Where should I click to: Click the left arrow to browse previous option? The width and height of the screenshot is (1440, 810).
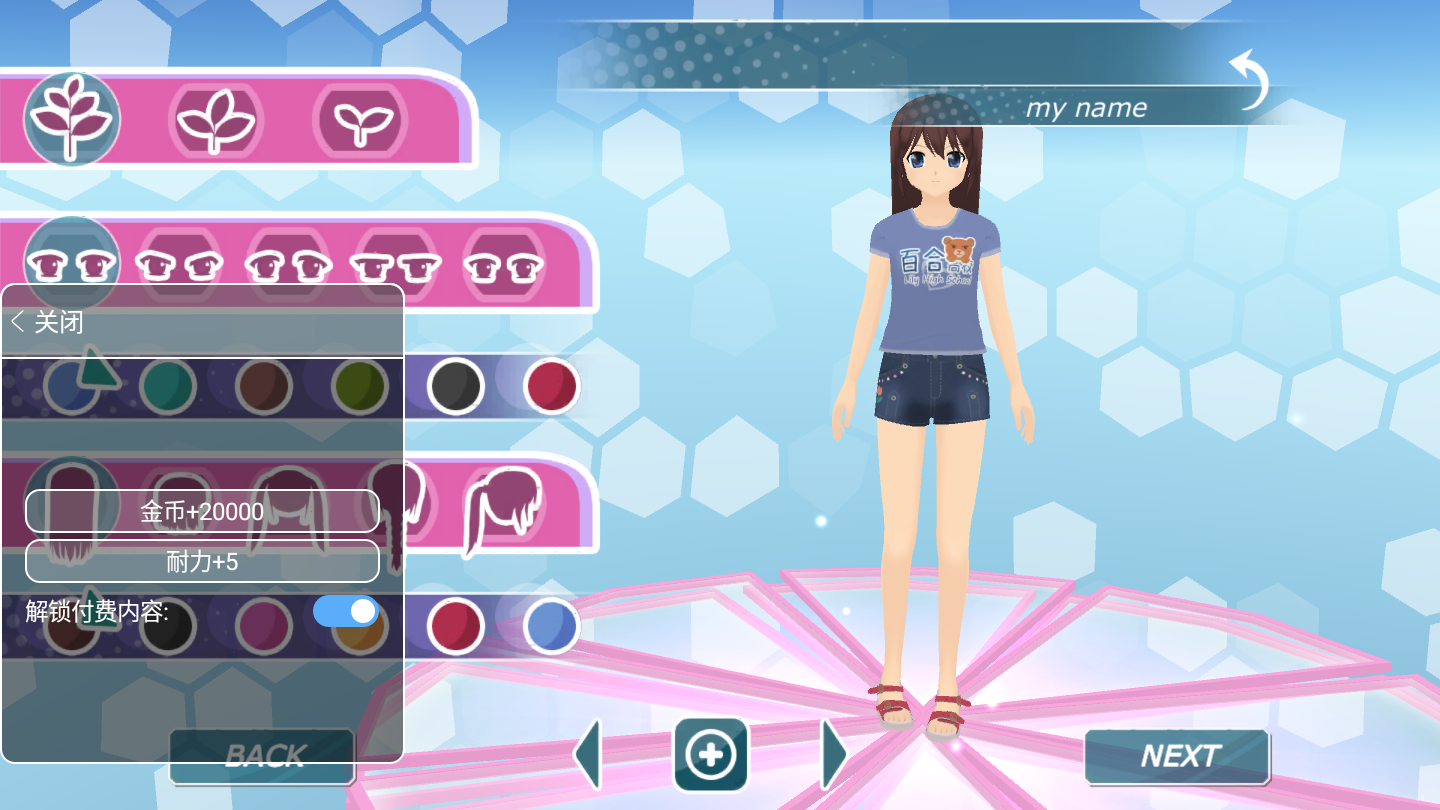589,755
